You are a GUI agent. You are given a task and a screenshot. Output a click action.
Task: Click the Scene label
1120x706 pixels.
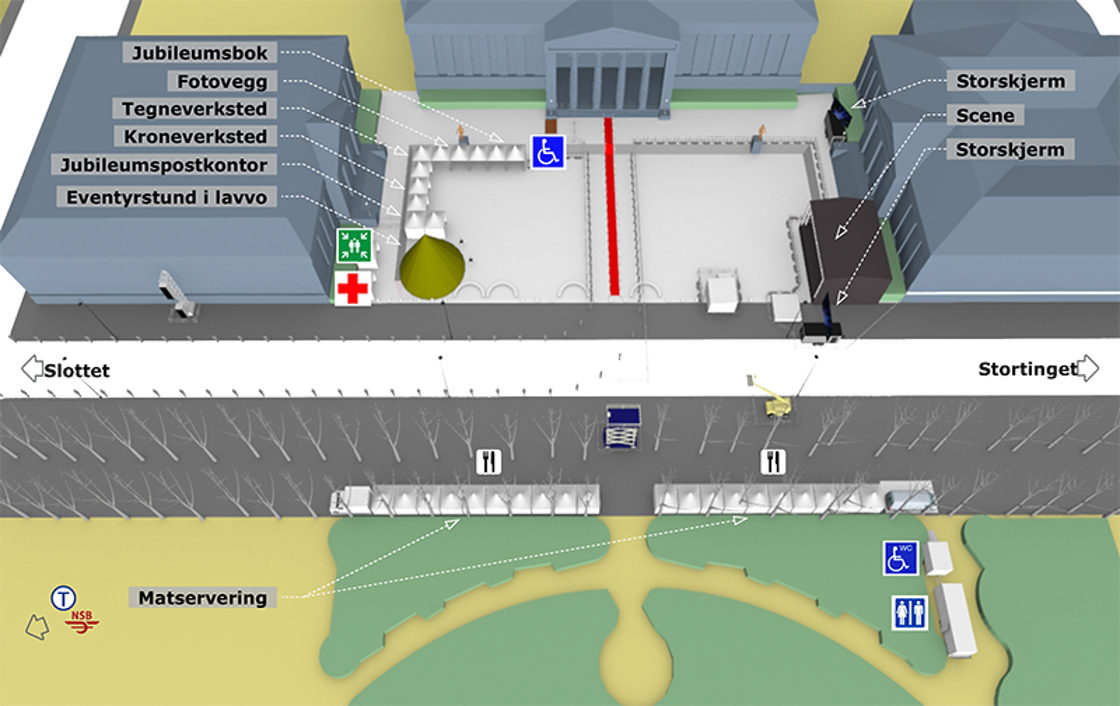985,116
